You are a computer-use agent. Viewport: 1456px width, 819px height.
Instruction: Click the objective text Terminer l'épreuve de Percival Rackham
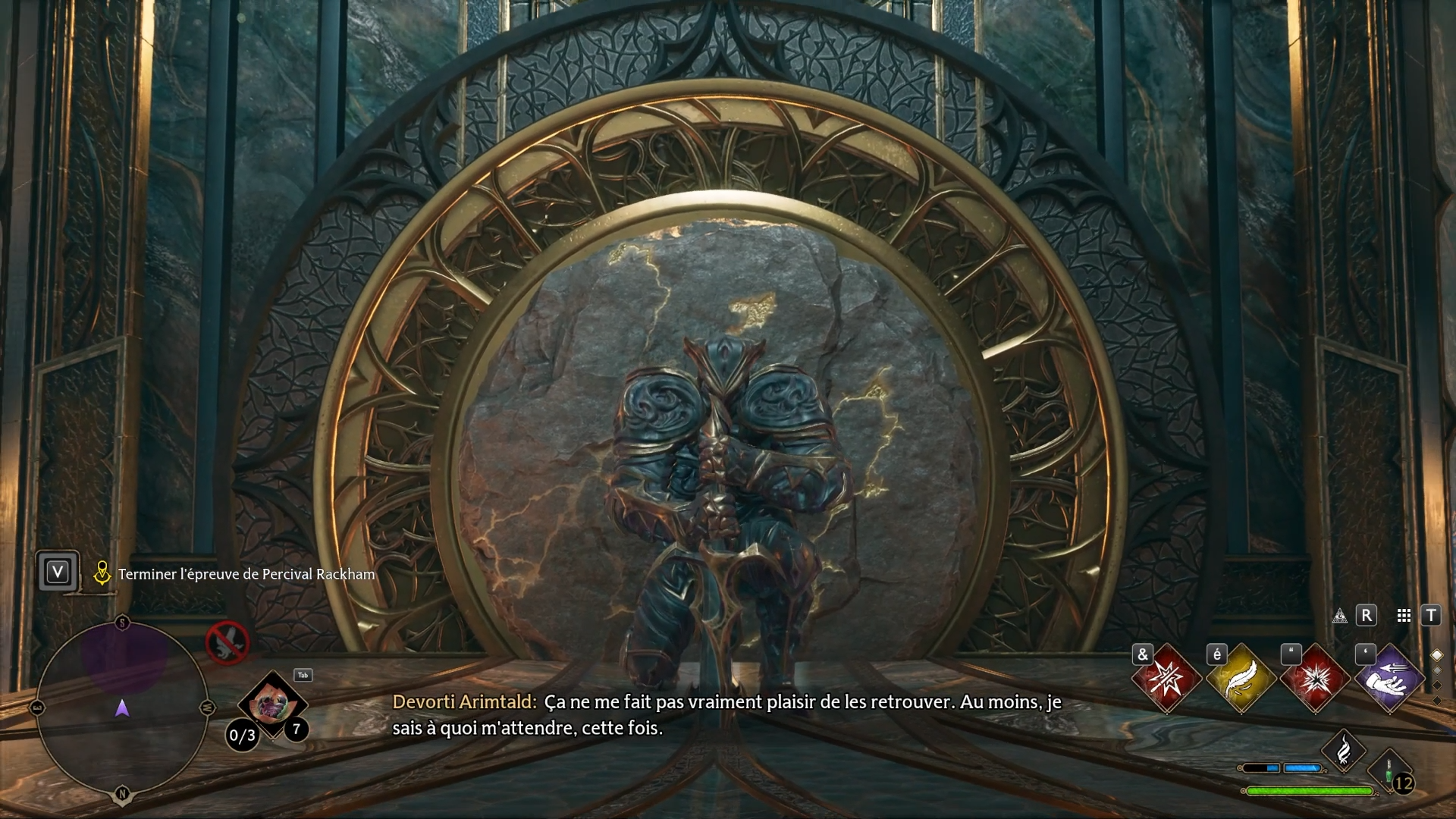tap(246, 573)
